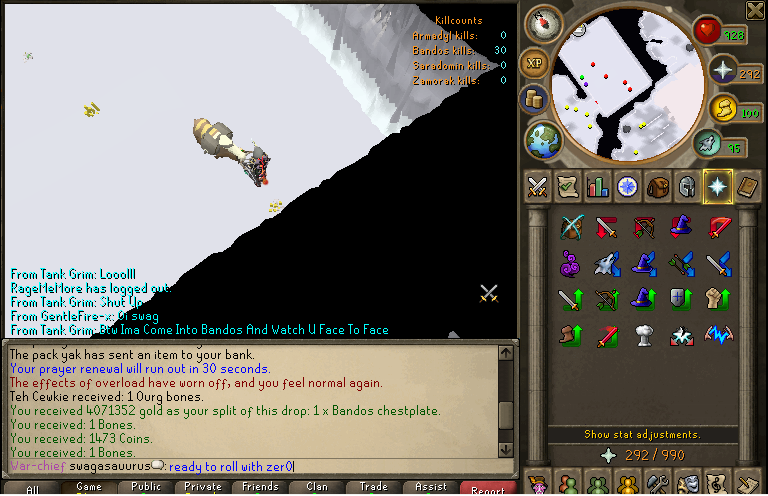768x496 pixels.
Task: Open the money pouch coins button
Action: 533,99
